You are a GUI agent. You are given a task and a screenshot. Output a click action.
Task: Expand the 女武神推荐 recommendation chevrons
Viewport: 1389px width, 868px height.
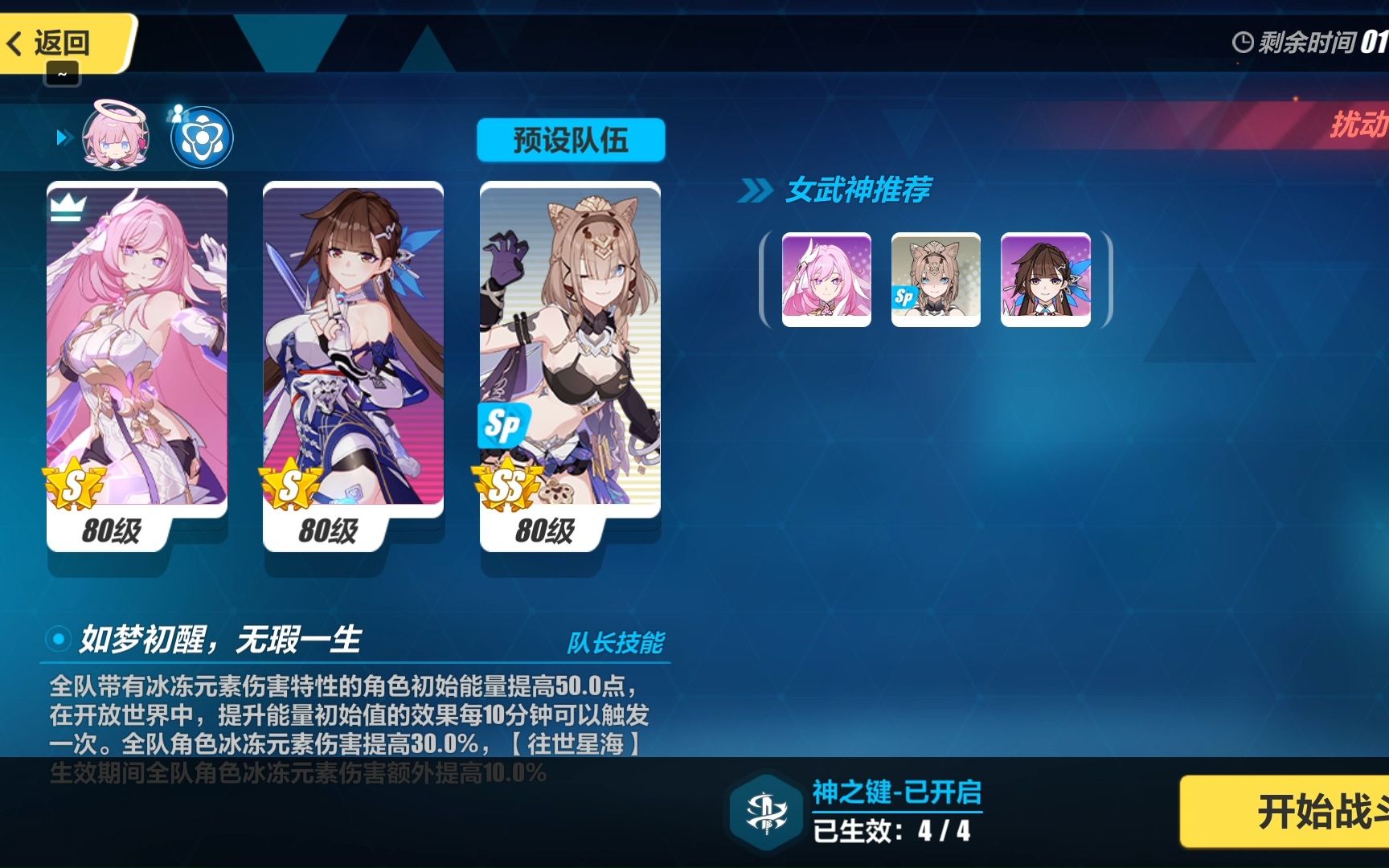(x=756, y=190)
